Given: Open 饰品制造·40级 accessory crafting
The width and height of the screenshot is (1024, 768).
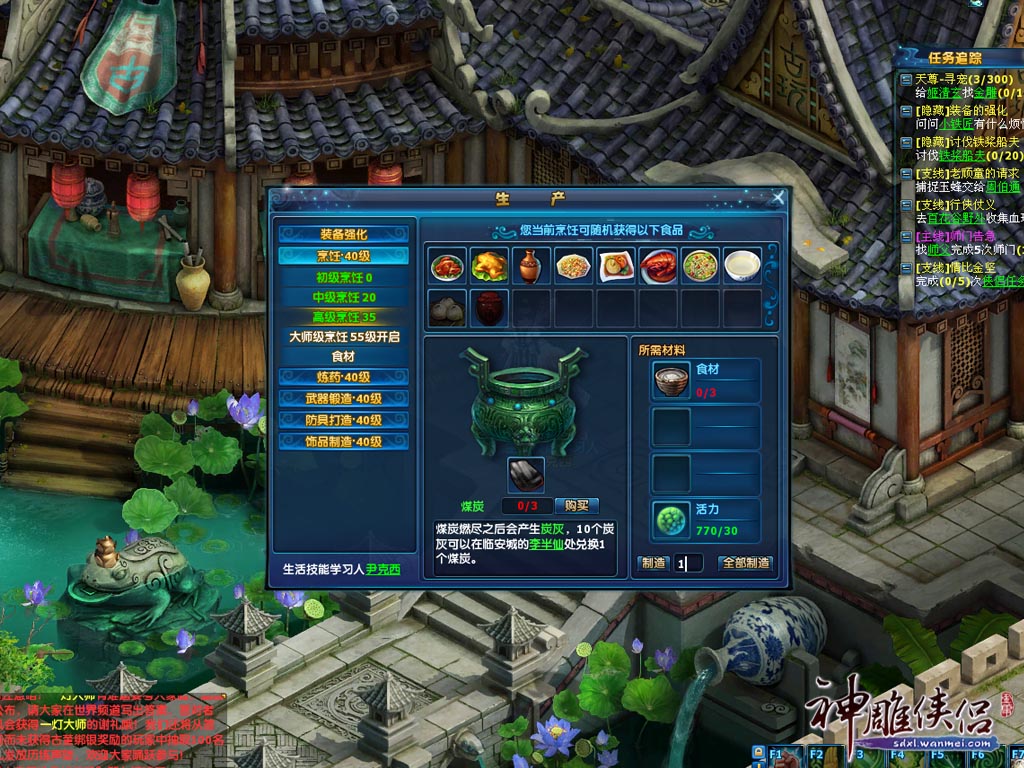Looking at the screenshot, I should (343, 441).
